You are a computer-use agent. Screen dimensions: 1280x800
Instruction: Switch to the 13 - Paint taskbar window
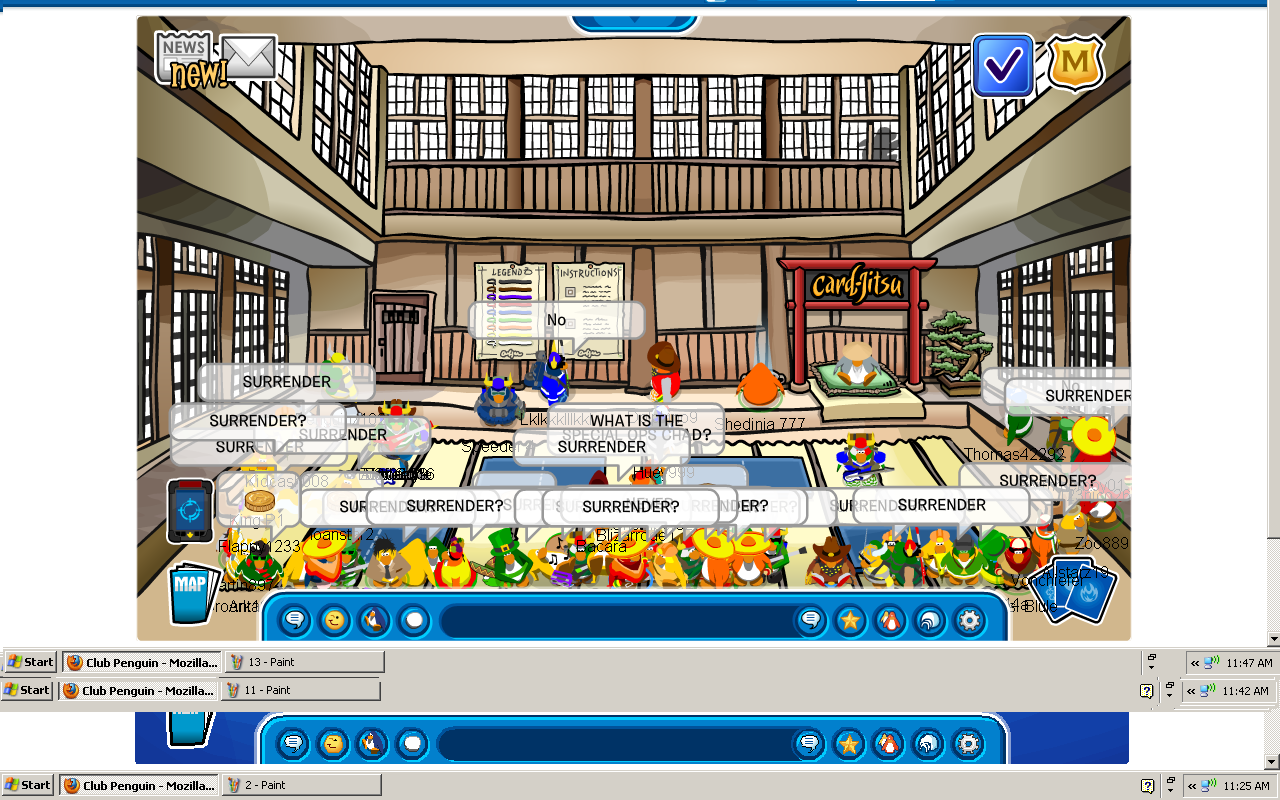(x=304, y=662)
